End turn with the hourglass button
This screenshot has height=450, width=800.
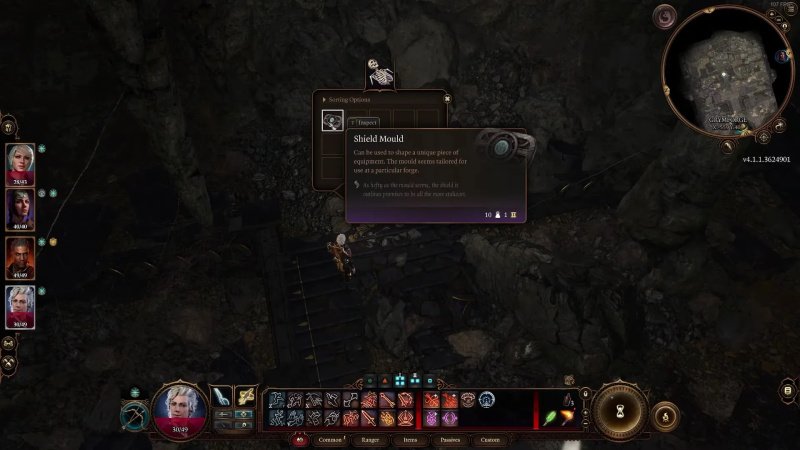pos(621,410)
